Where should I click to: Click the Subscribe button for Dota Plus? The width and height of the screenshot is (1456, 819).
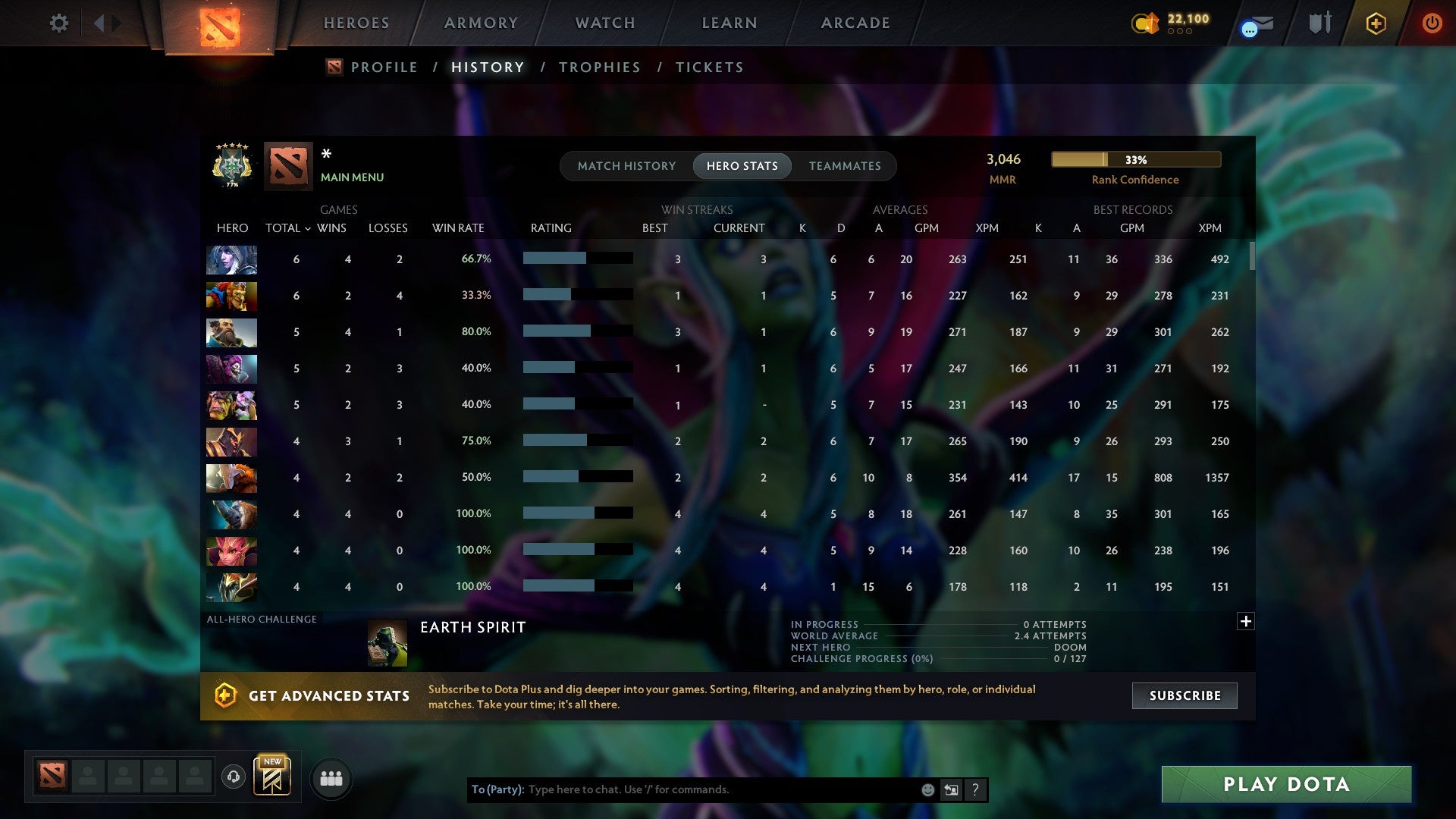pos(1184,695)
